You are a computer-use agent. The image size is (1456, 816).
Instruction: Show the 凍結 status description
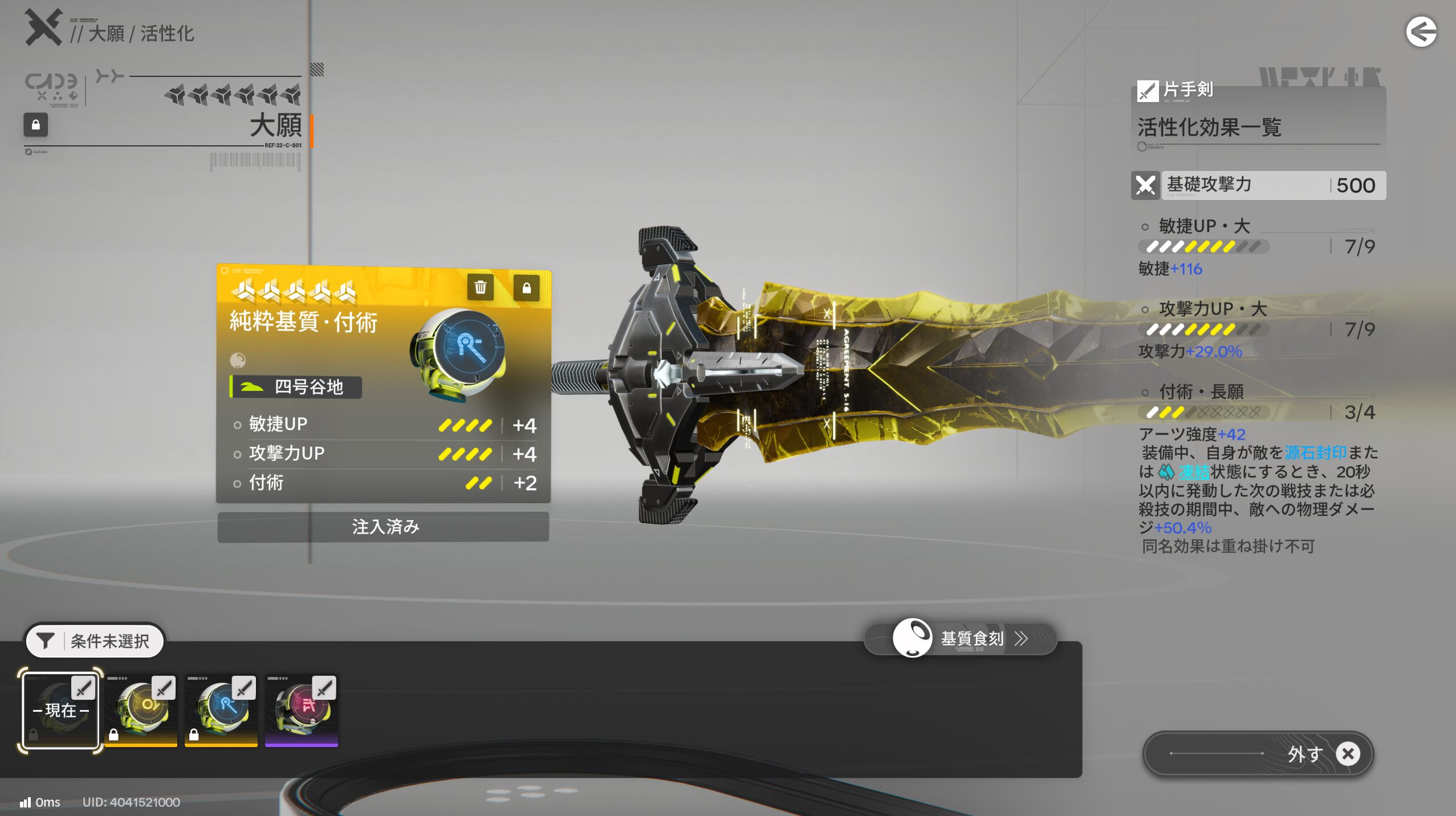[1194, 472]
